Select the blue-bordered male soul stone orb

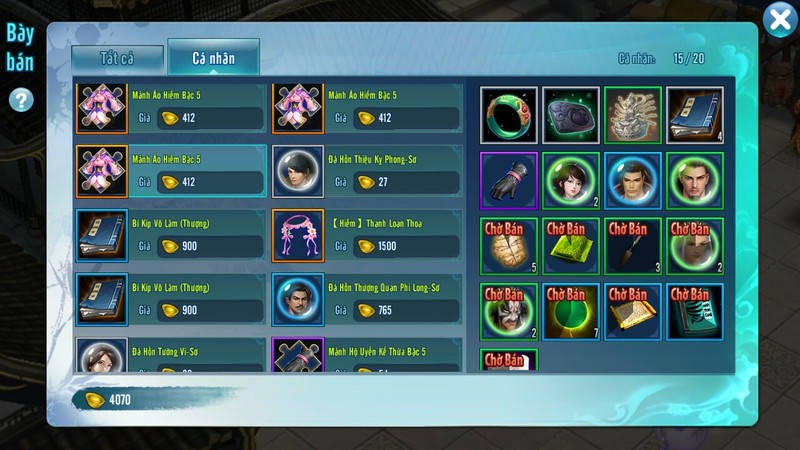coord(633,181)
